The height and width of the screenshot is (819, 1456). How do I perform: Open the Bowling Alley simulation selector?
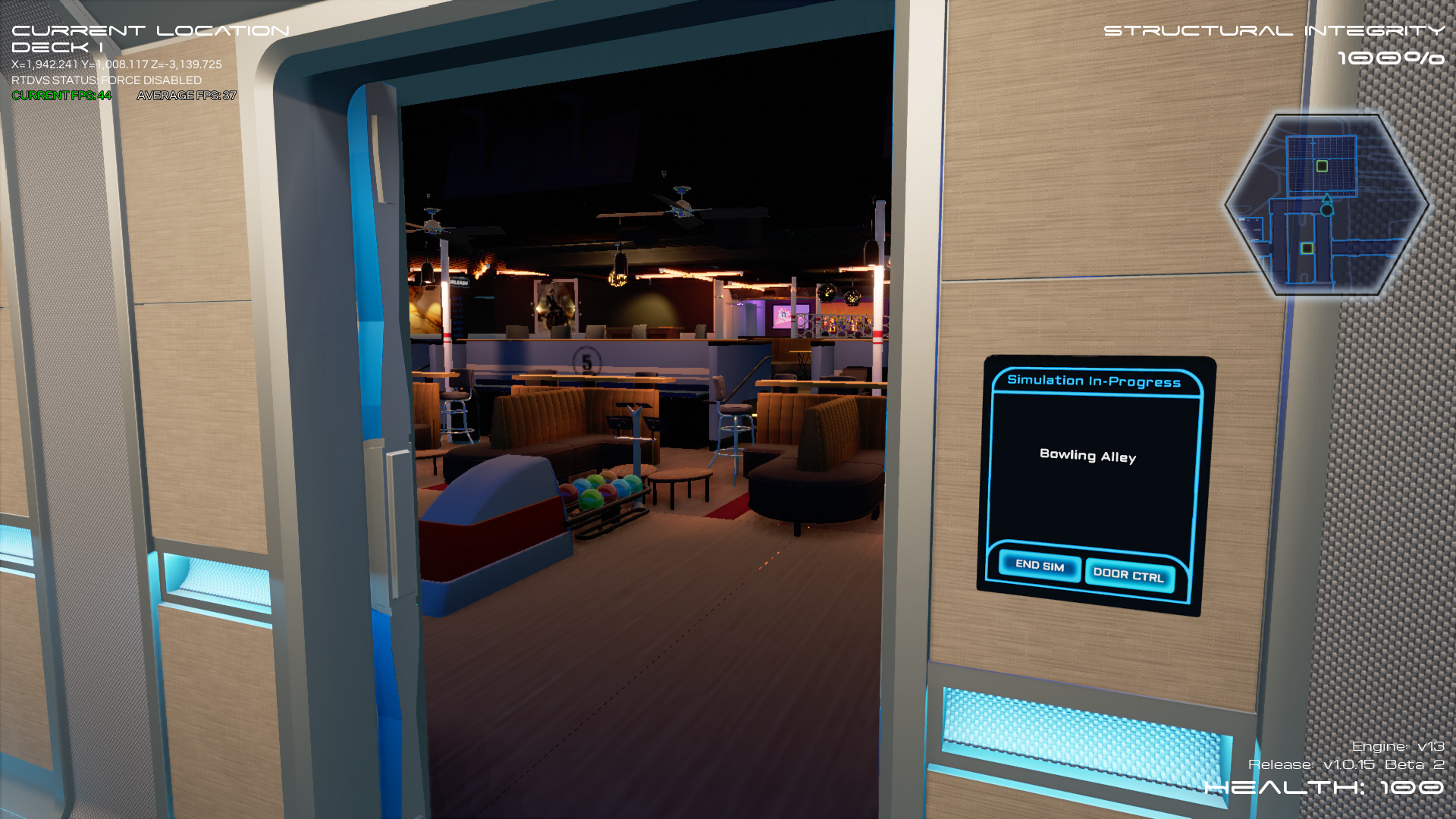(1087, 457)
